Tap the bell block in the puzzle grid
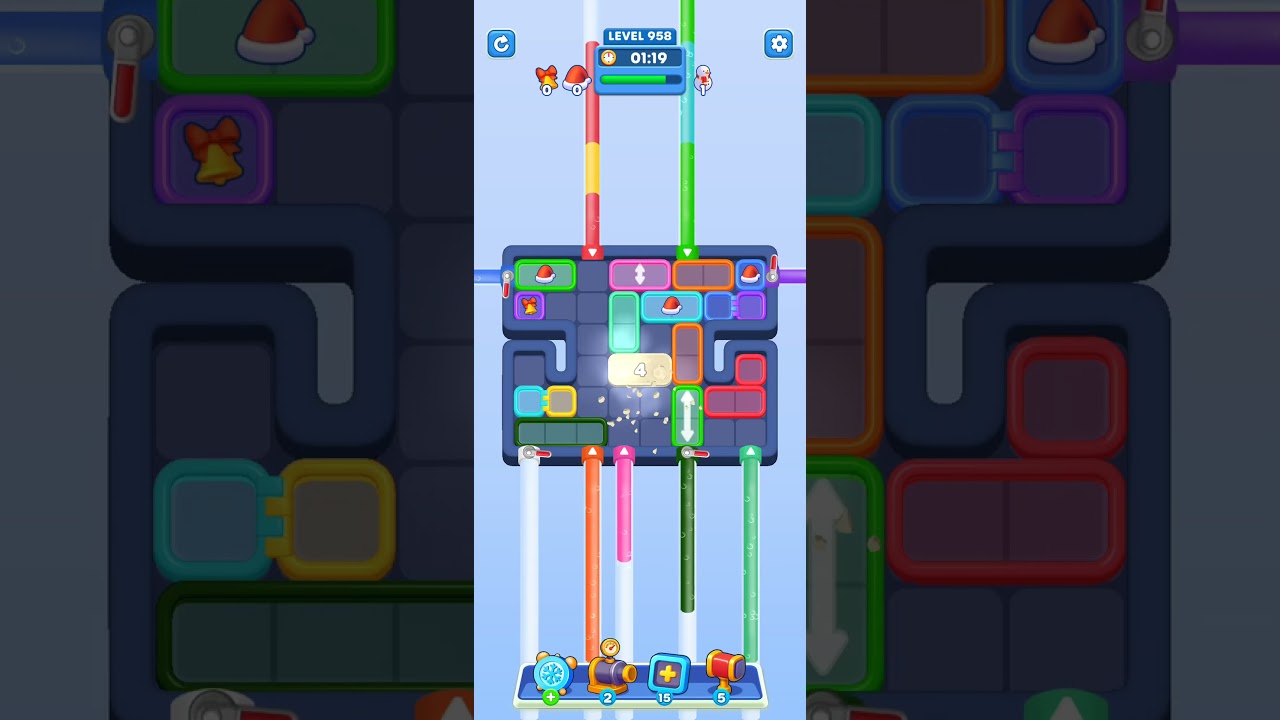 pos(529,307)
